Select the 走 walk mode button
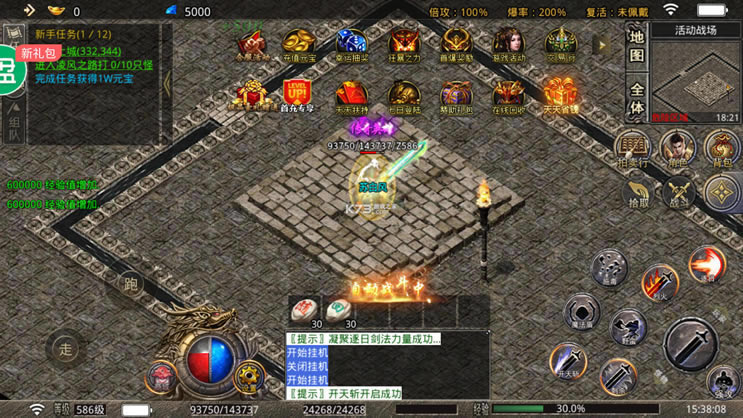This screenshot has height=418, width=743. point(65,349)
